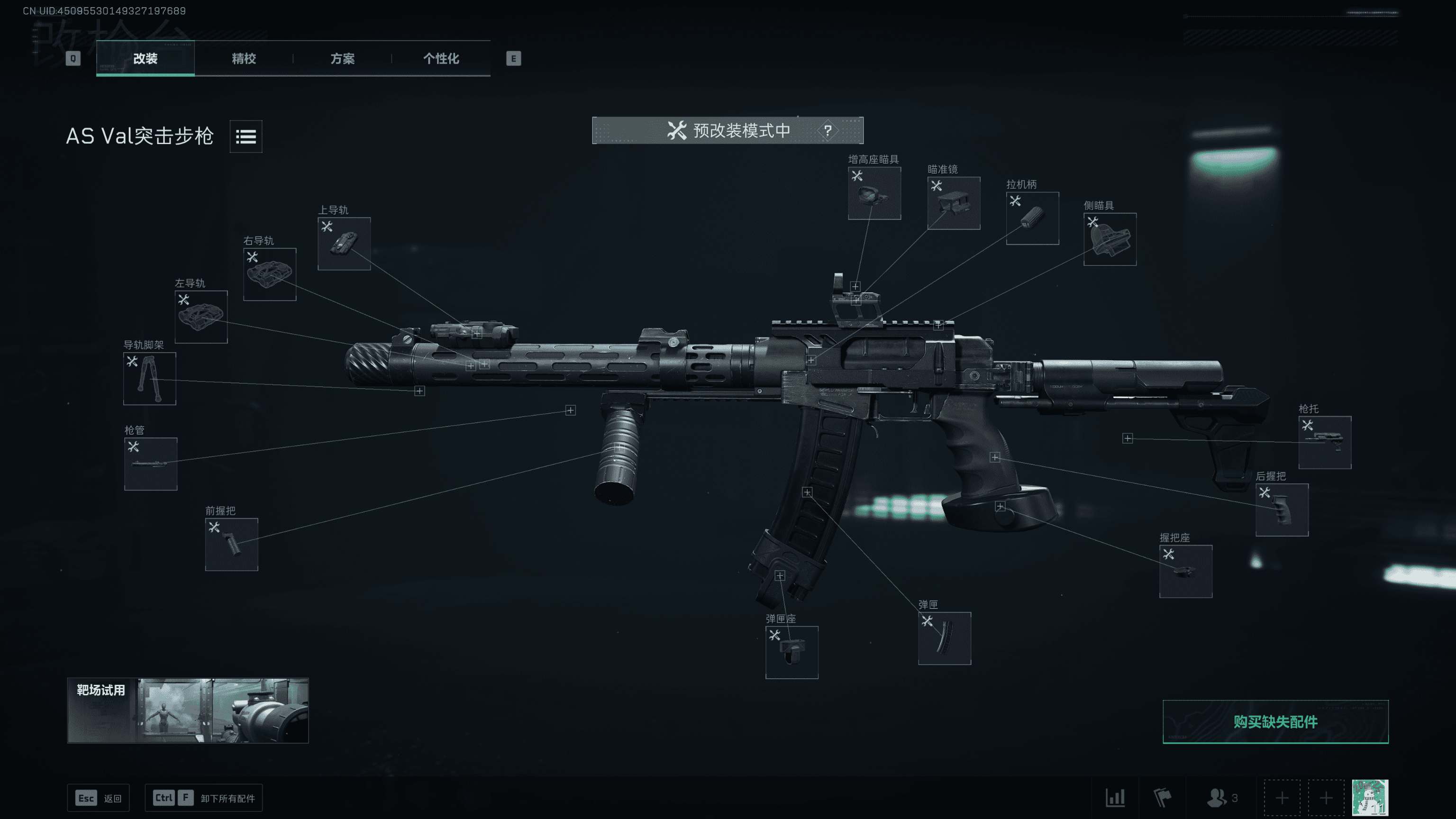Open the 方案 tab
This screenshot has height=819, width=1456.
pyautogui.click(x=342, y=58)
